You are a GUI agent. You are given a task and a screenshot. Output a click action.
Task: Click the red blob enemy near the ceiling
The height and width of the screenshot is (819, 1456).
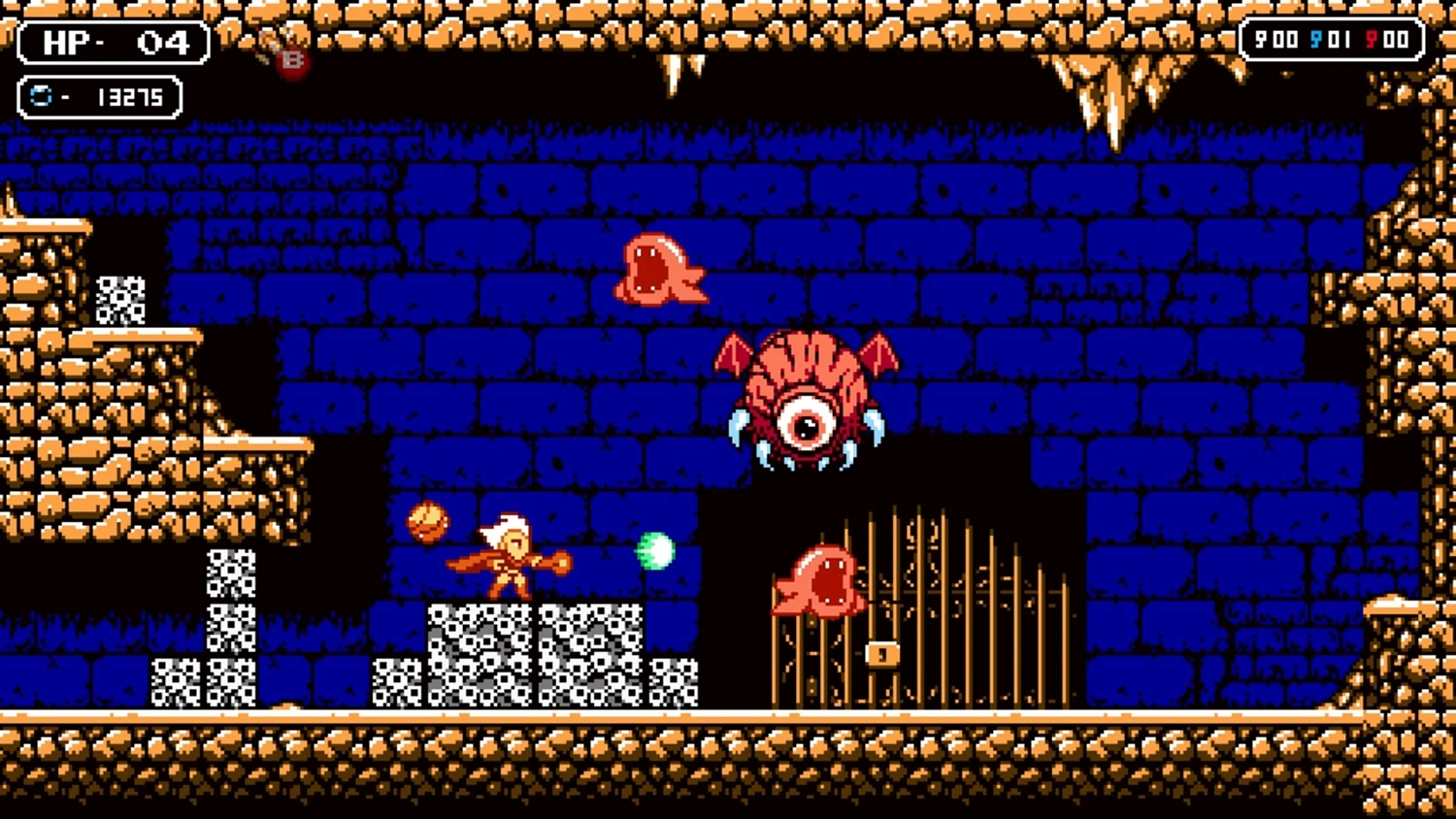tap(660, 269)
